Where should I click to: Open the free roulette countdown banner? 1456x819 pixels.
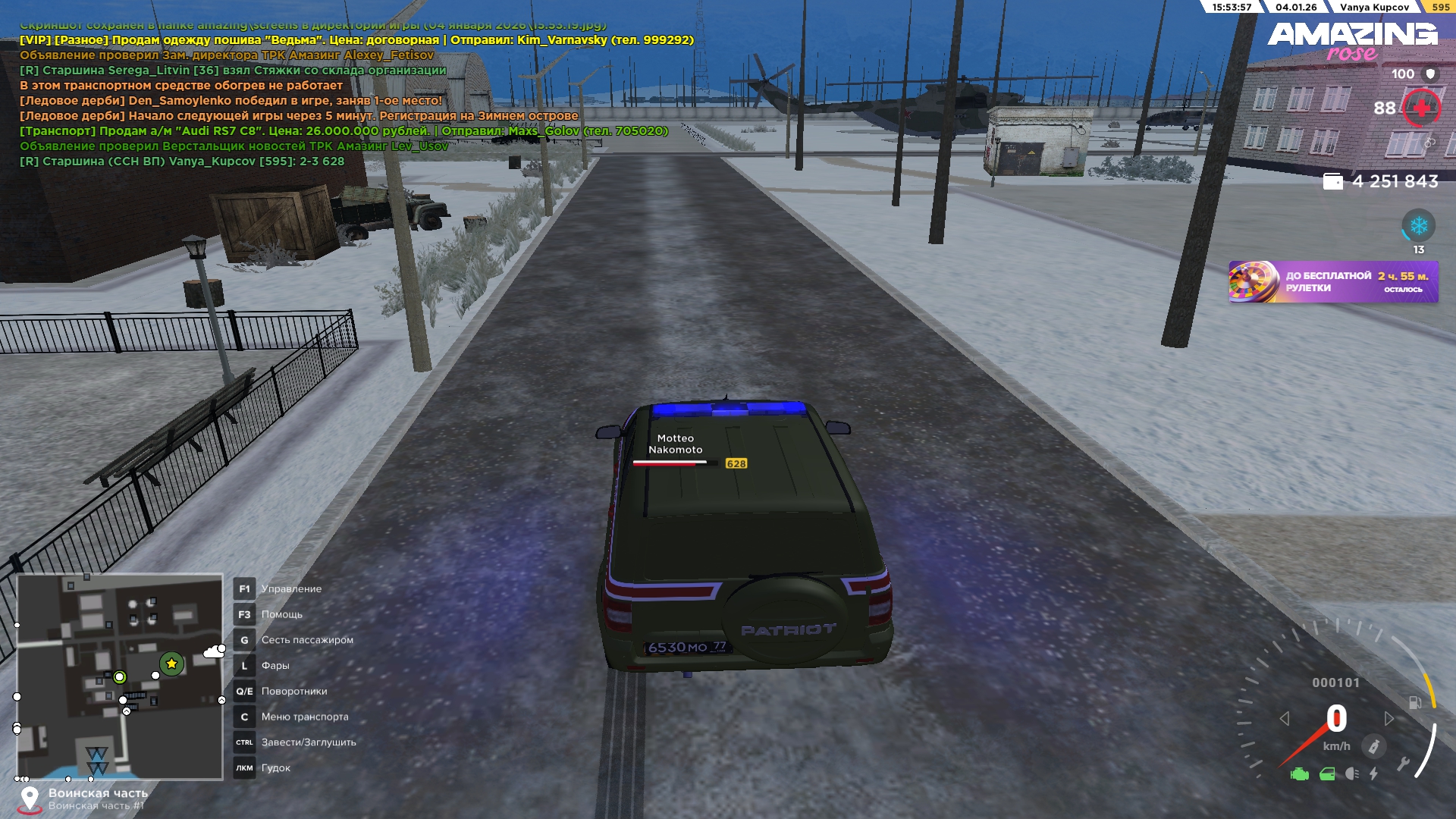click(x=1333, y=282)
